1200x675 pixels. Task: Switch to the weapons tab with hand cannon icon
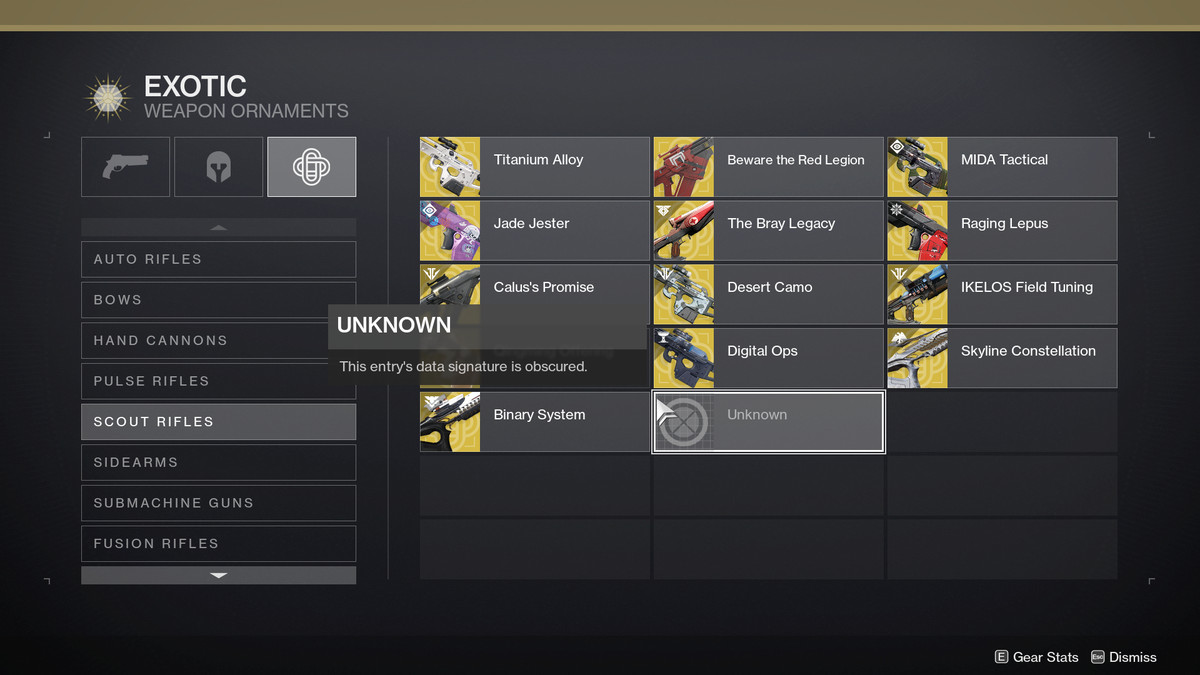pyautogui.click(x=125, y=167)
